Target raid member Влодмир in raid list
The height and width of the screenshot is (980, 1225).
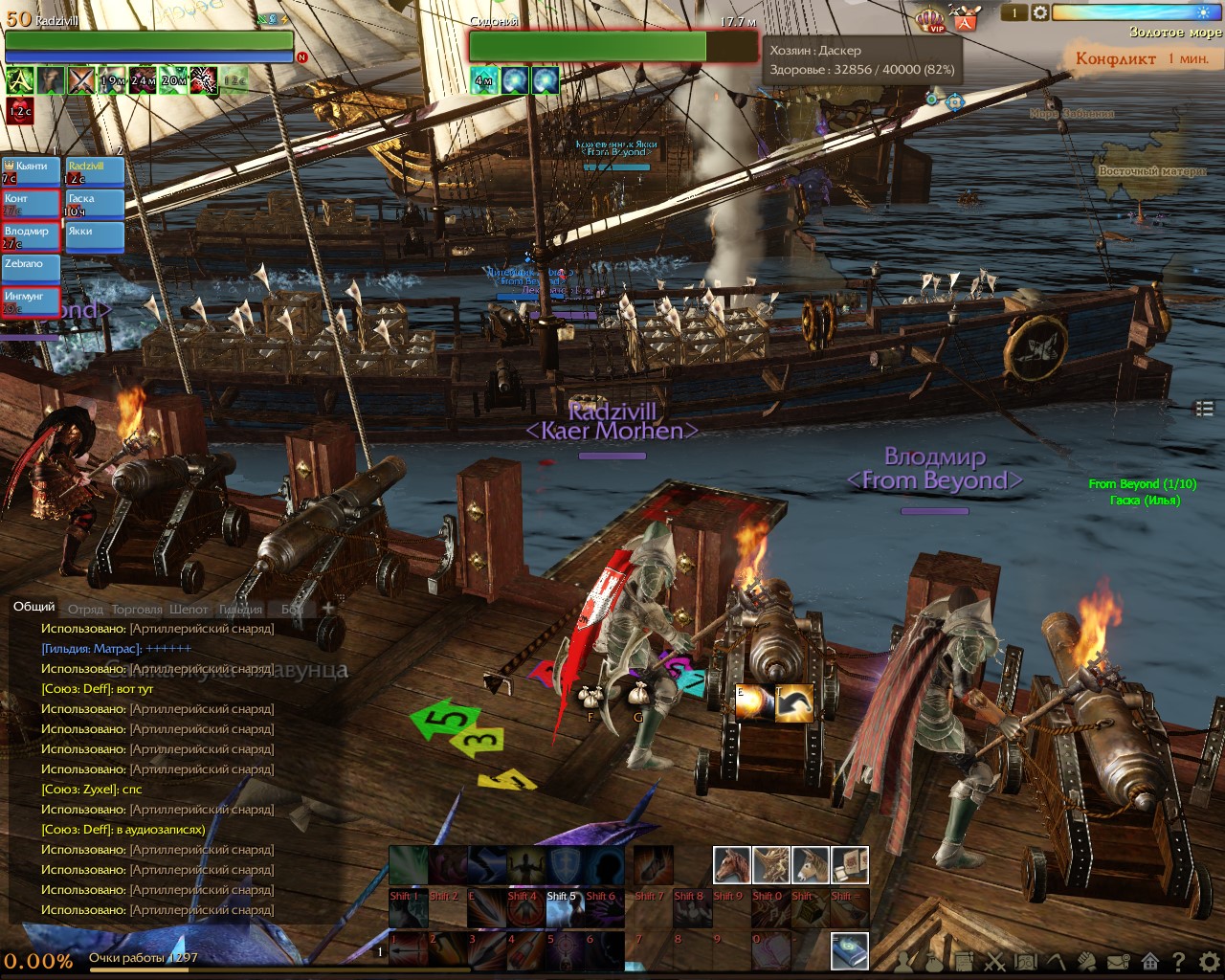coord(31,236)
